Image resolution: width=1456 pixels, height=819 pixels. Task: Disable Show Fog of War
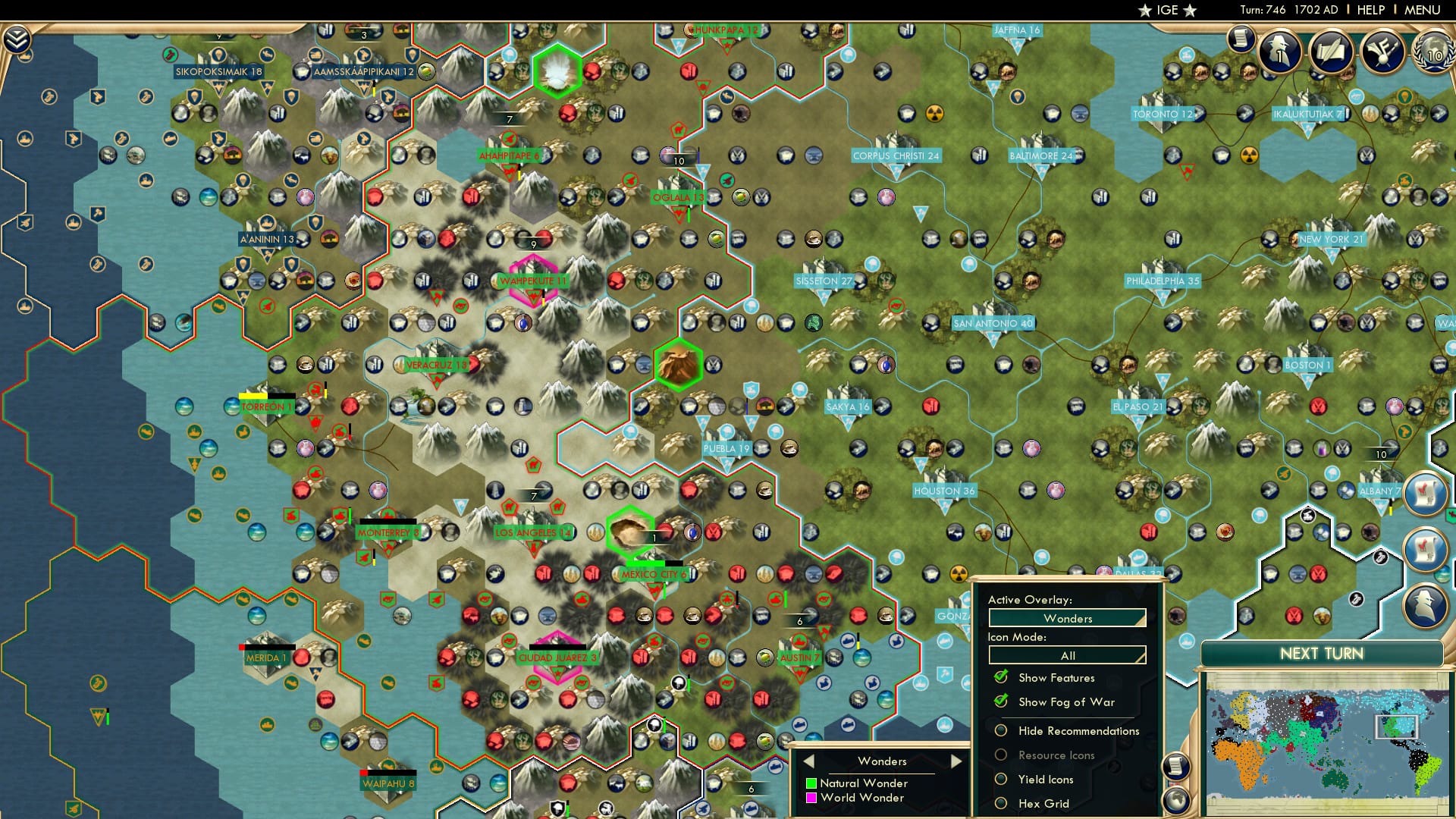point(1001,701)
